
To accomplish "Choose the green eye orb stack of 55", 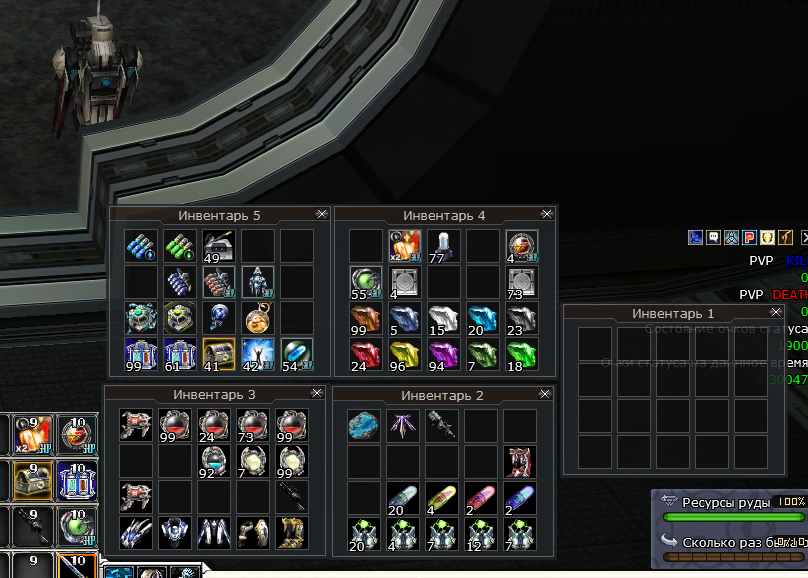I will tap(365, 282).
